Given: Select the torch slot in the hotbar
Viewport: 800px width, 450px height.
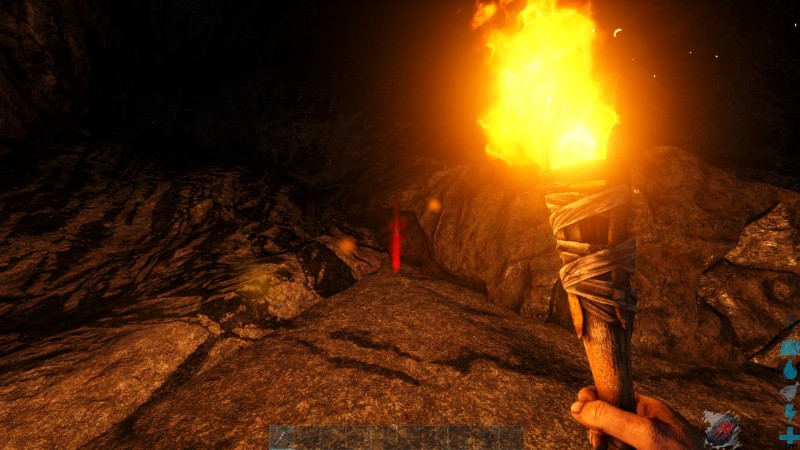Looking at the screenshot, I should pos(282,437).
